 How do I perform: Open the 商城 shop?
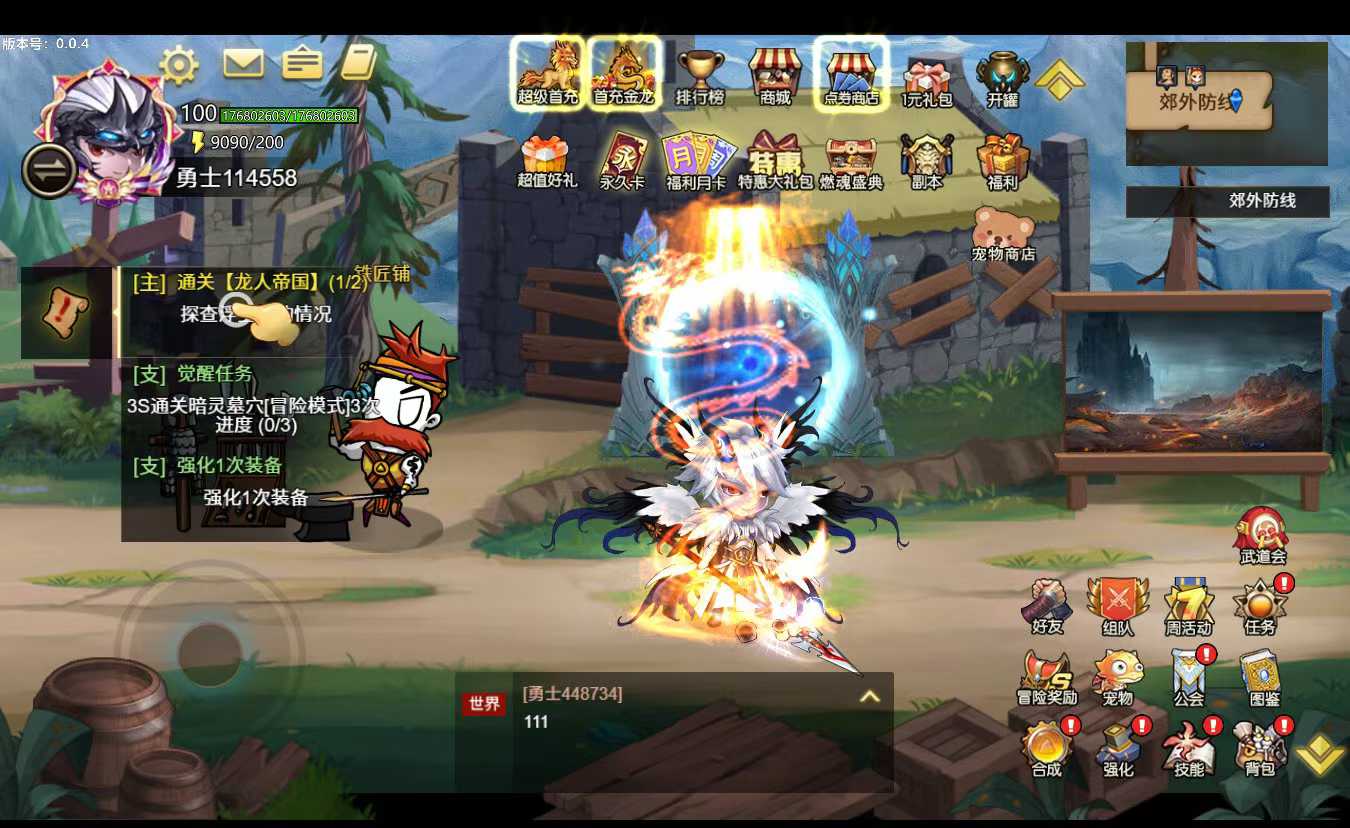coord(775,75)
